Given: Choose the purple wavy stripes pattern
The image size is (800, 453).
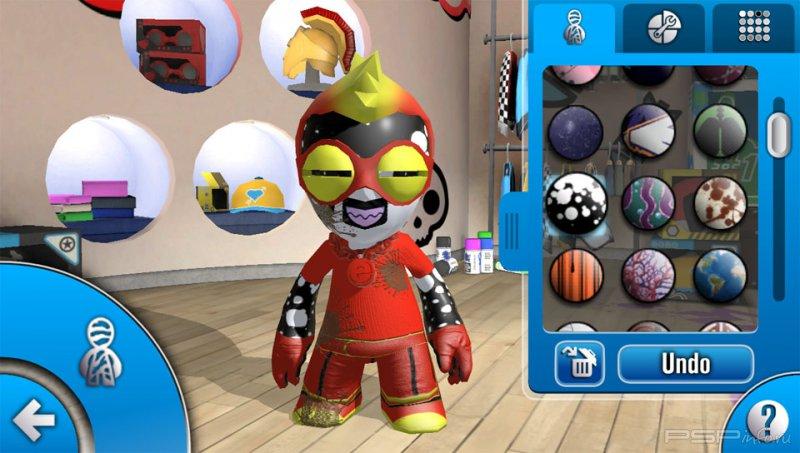Looking at the screenshot, I should point(648,201).
